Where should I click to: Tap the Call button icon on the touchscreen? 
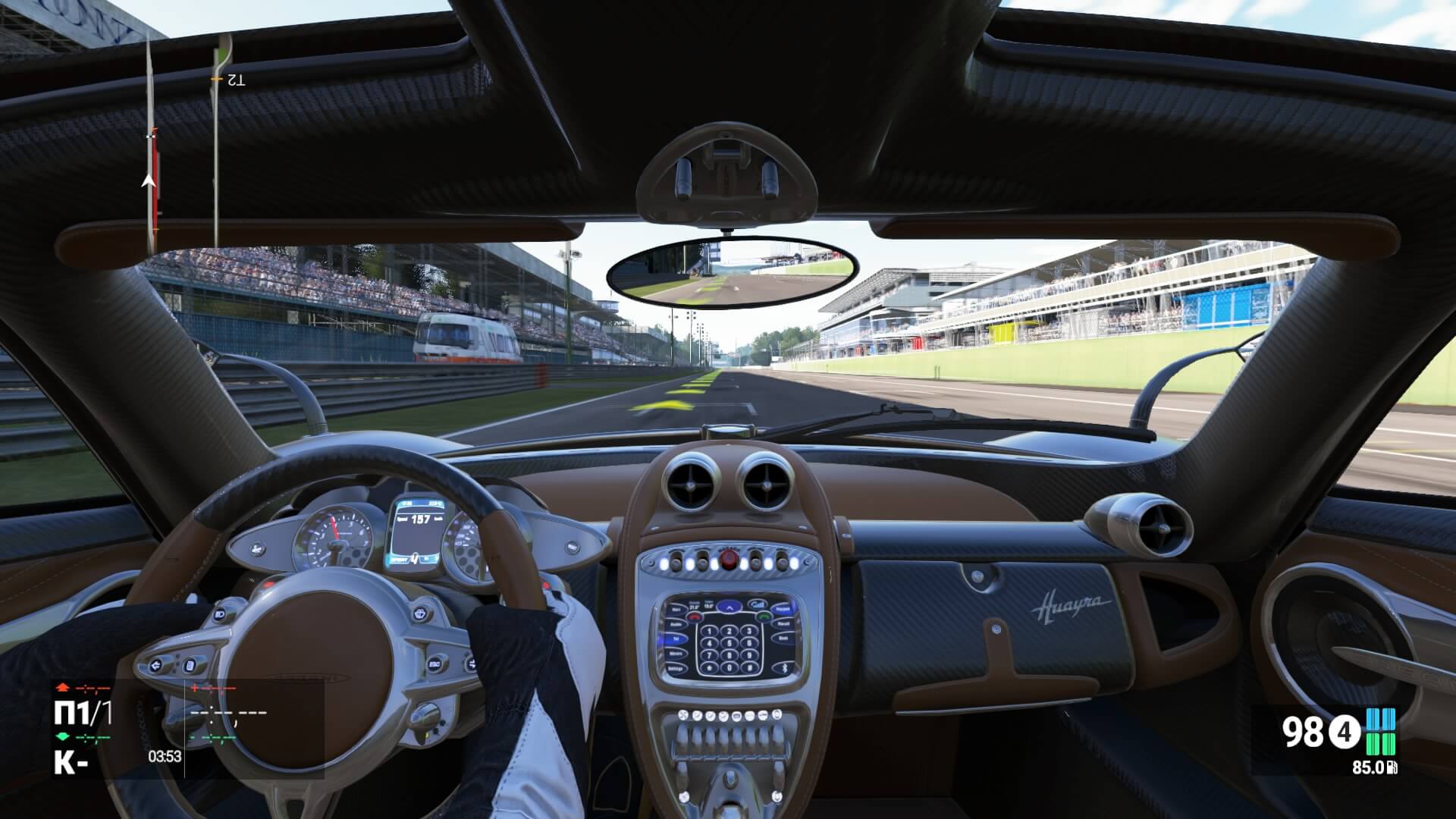[x=758, y=604]
